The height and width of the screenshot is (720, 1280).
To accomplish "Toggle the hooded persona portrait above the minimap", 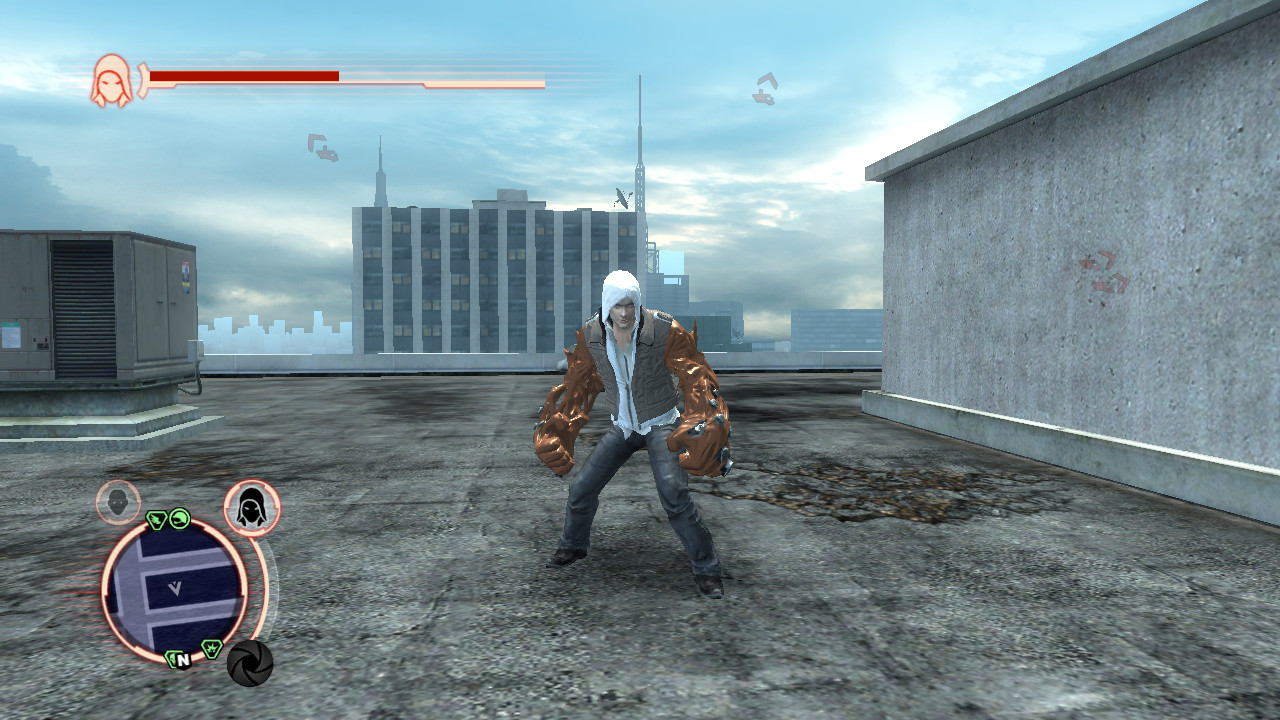I will pos(251,505).
